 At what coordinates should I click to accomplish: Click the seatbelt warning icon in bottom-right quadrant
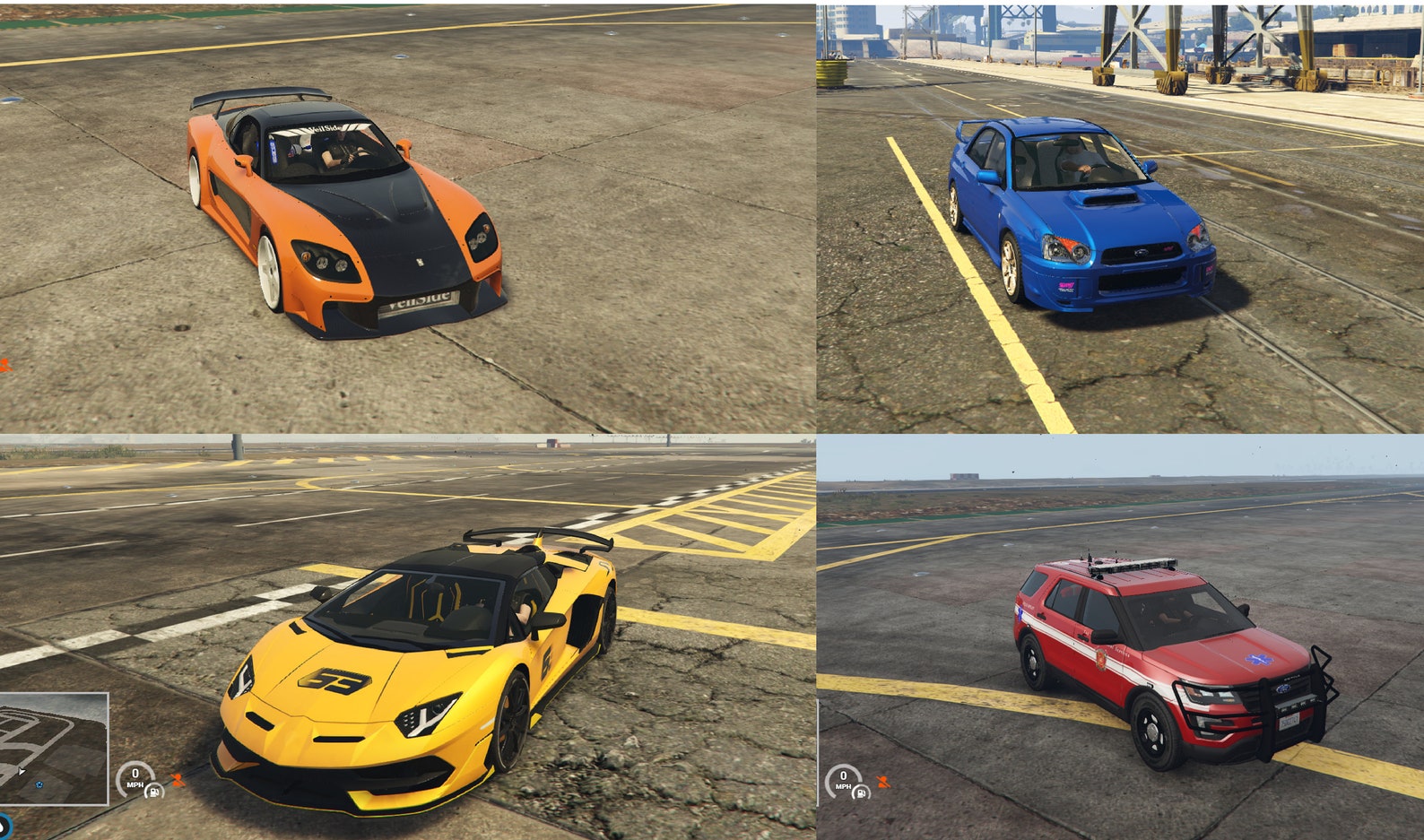pos(883,783)
